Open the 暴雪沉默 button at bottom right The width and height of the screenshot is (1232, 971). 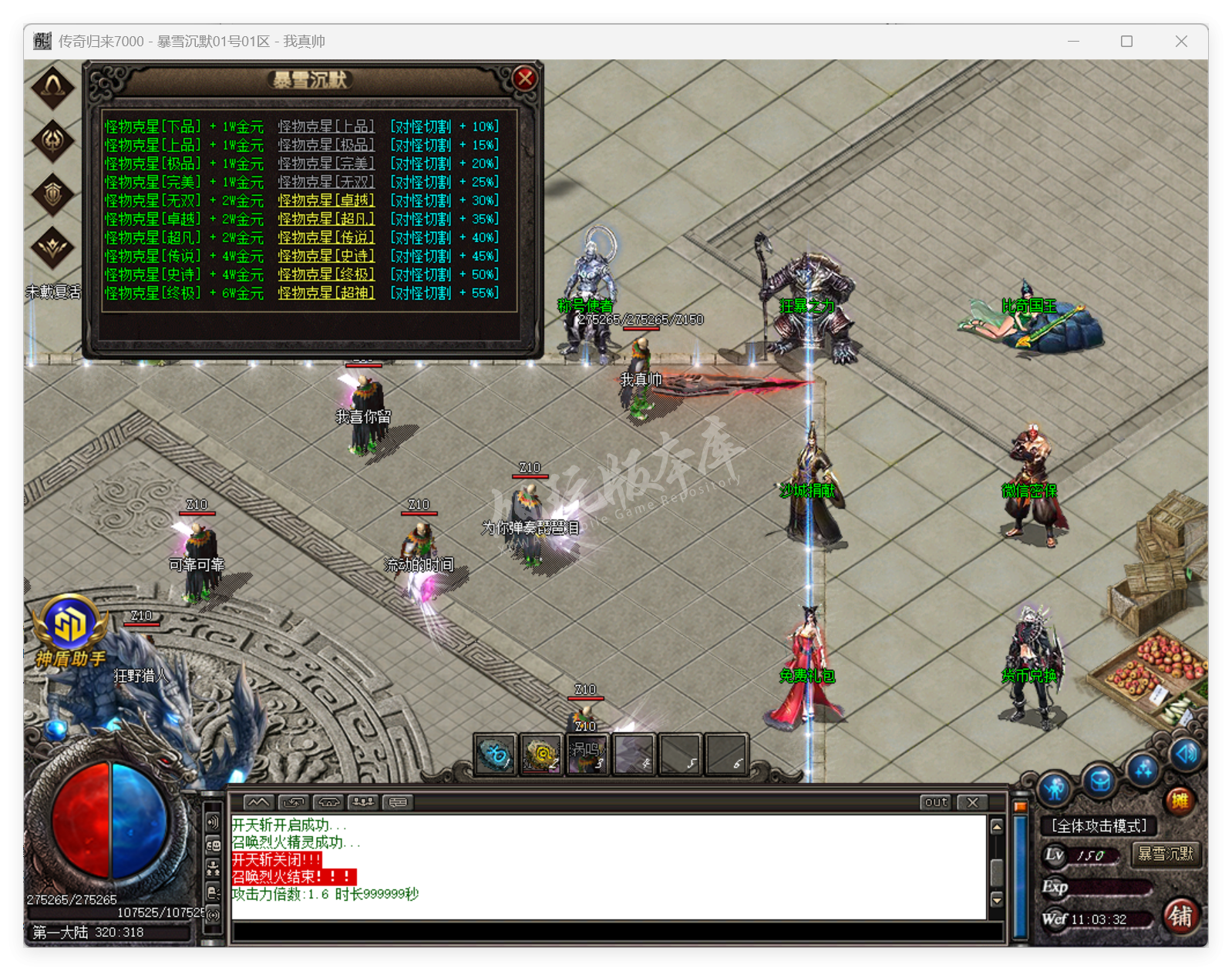click(1166, 855)
